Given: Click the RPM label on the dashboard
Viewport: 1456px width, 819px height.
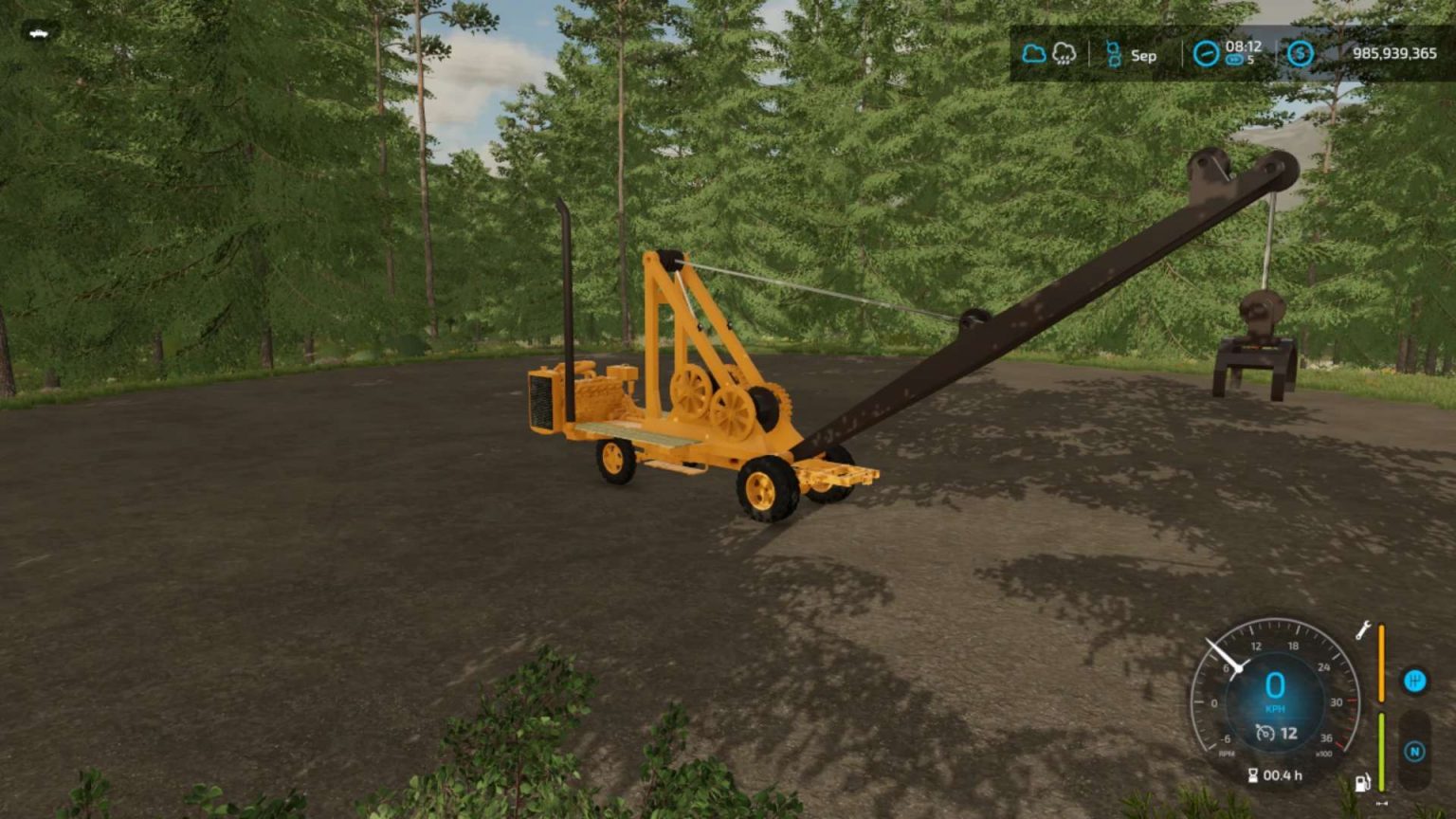Looking at the screenshot, I should point(1227,753).
